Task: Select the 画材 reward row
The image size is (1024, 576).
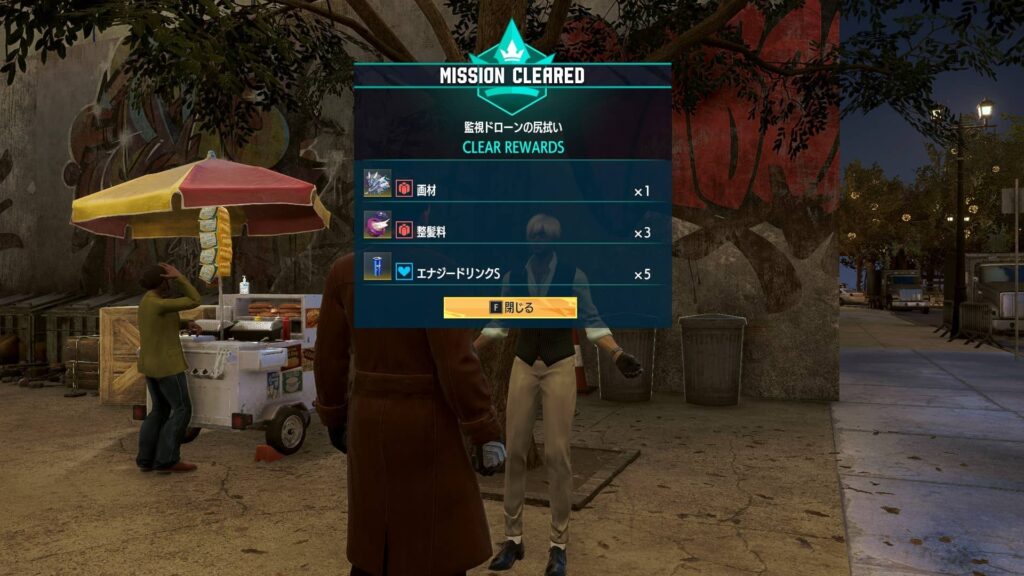Action: point(511,190)
